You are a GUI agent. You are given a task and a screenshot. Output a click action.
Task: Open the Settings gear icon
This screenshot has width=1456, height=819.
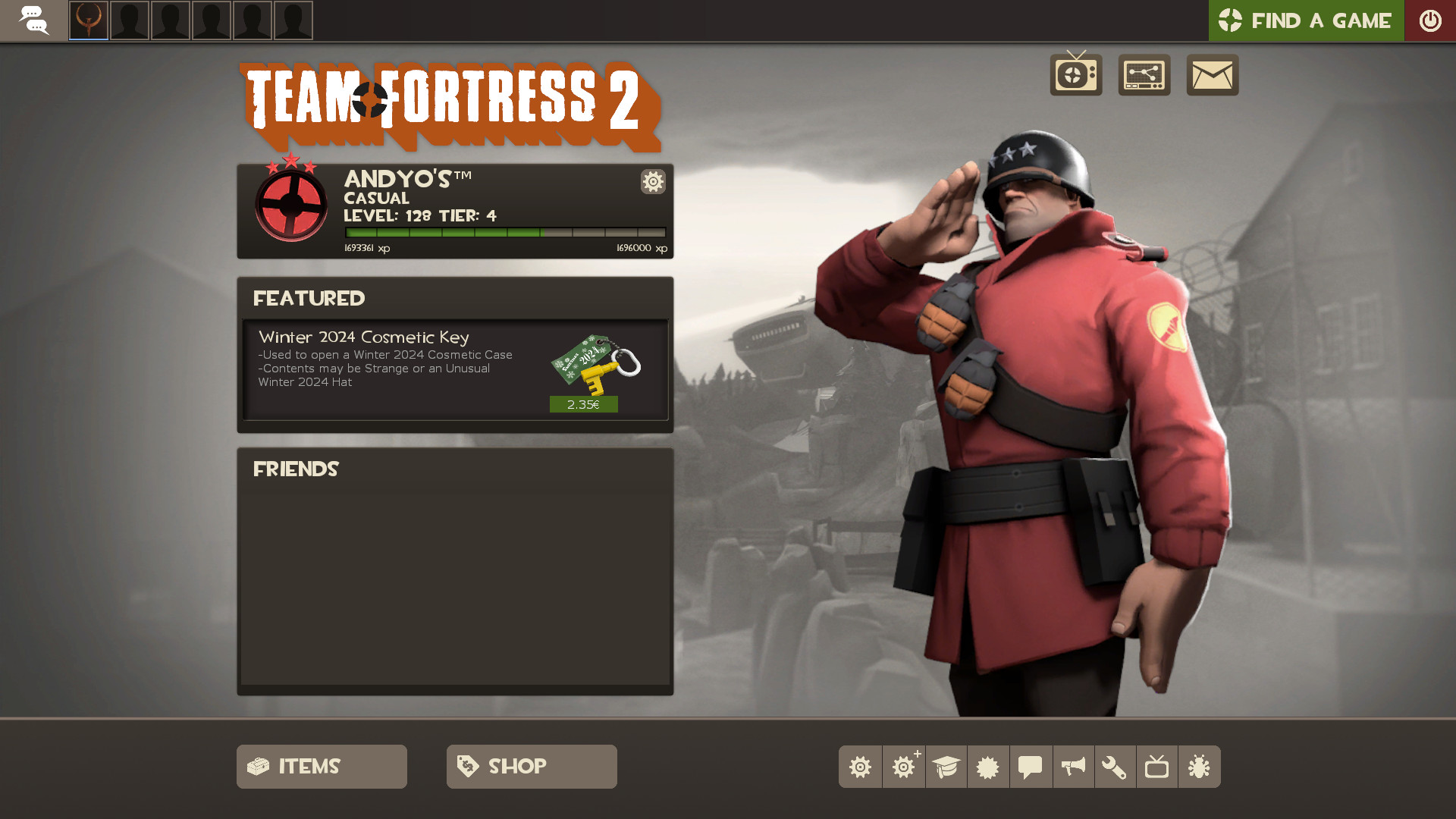(861, 767)
